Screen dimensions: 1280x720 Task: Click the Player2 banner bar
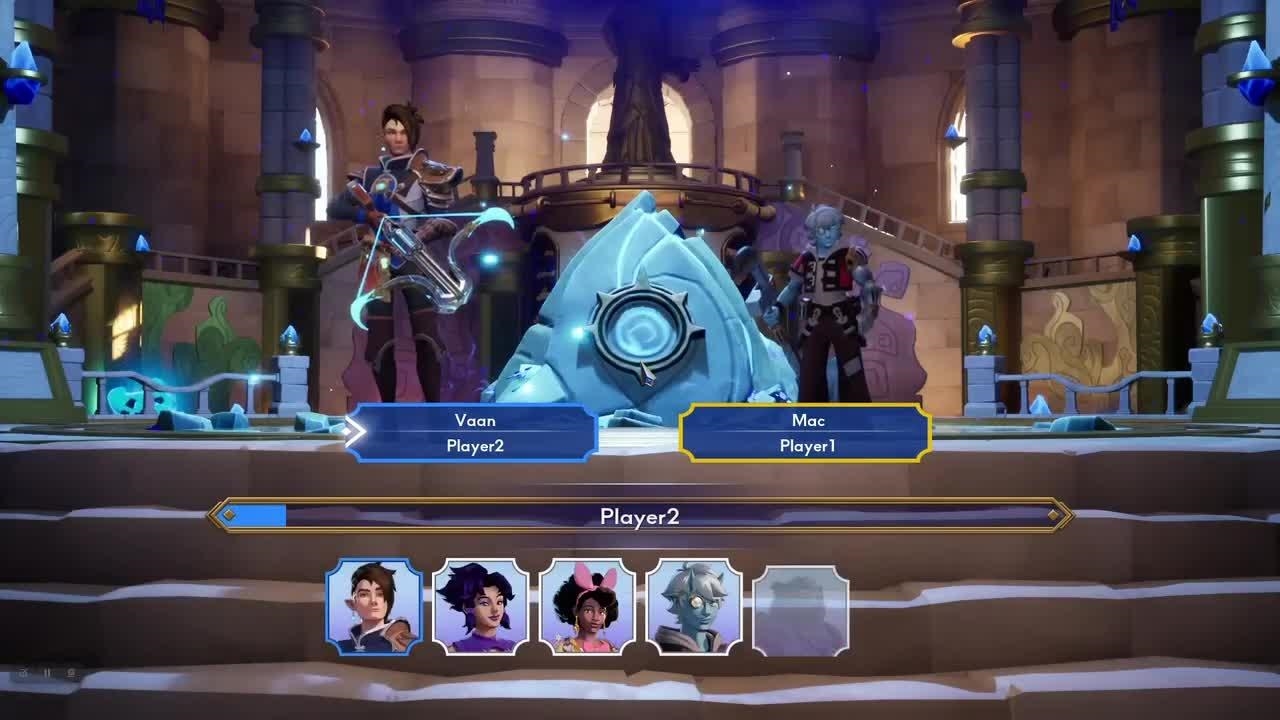(x=640, y=516)
